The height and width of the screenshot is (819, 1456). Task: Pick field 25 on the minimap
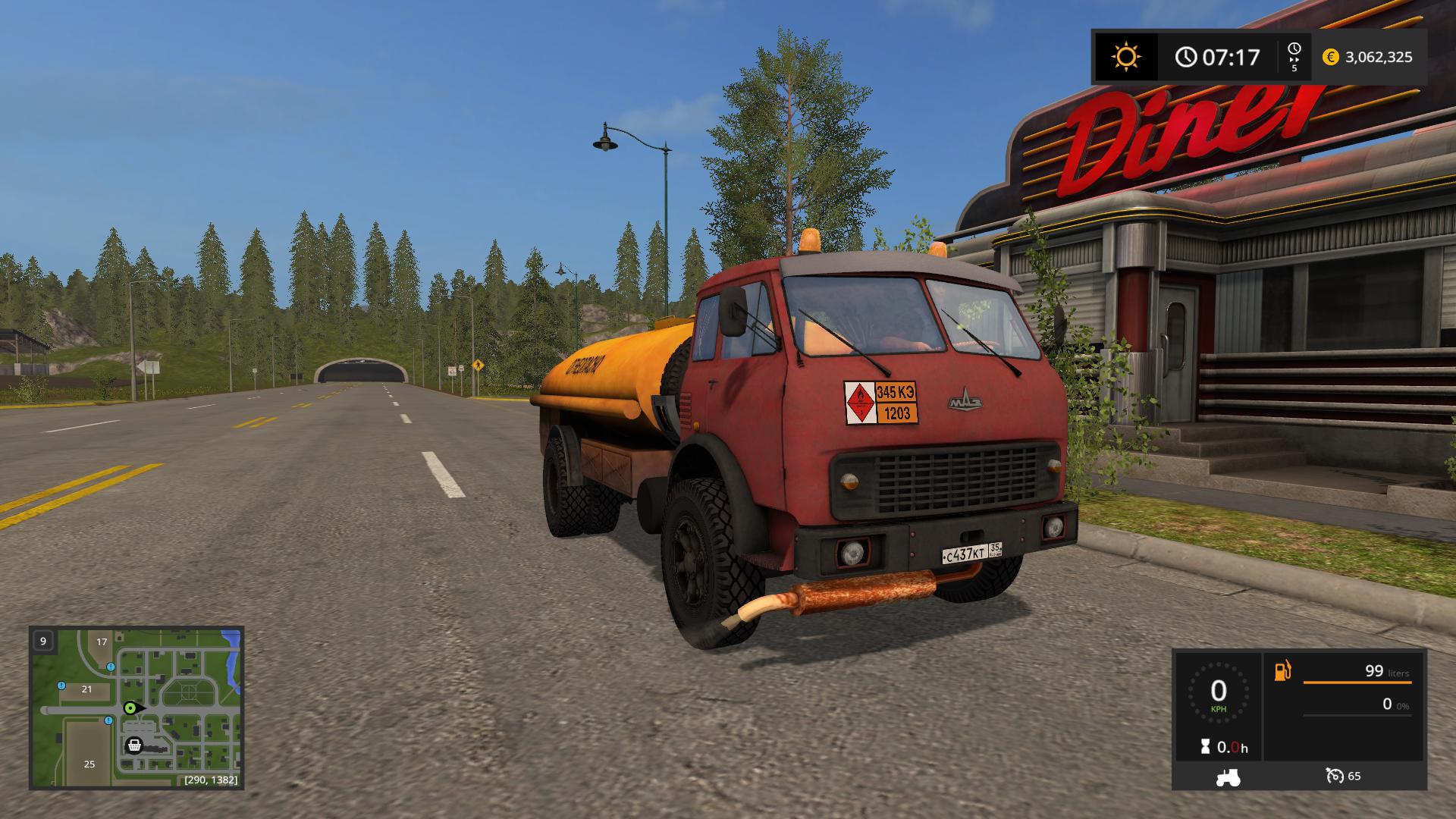coord(89,764)
